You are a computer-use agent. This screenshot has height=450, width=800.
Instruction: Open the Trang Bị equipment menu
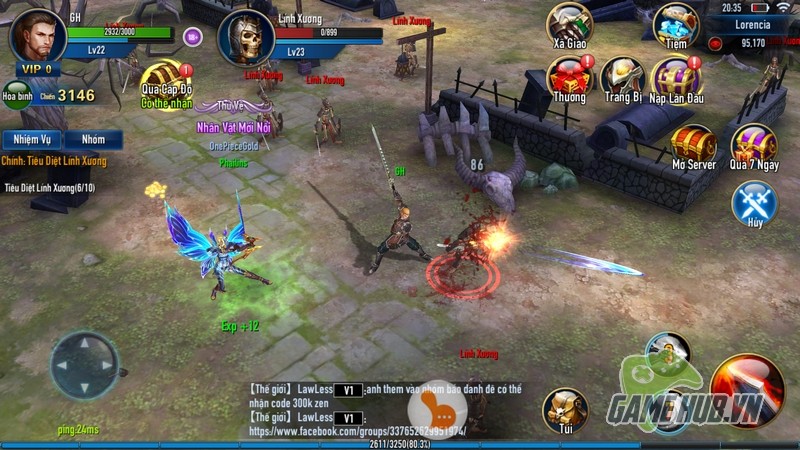click(x=621, y=78)
